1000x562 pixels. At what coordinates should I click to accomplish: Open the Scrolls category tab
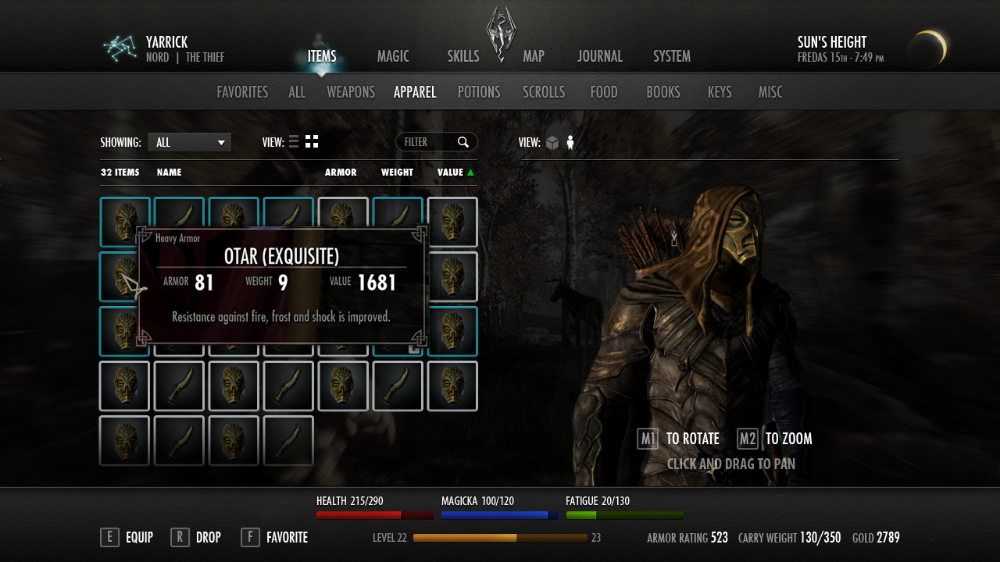tap(544, 92)
